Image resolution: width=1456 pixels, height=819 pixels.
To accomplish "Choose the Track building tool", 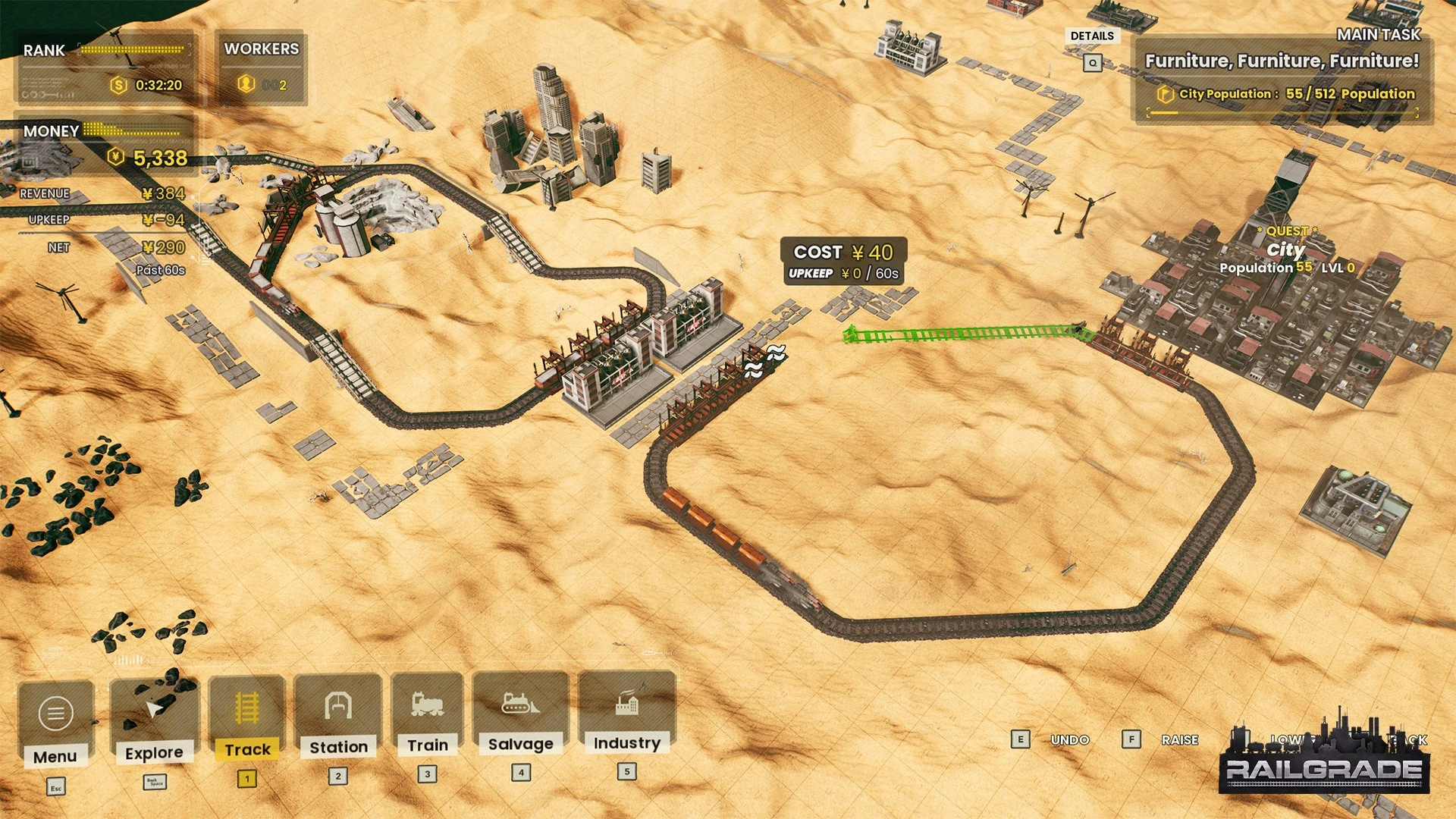I will click(x=247, y=717).
